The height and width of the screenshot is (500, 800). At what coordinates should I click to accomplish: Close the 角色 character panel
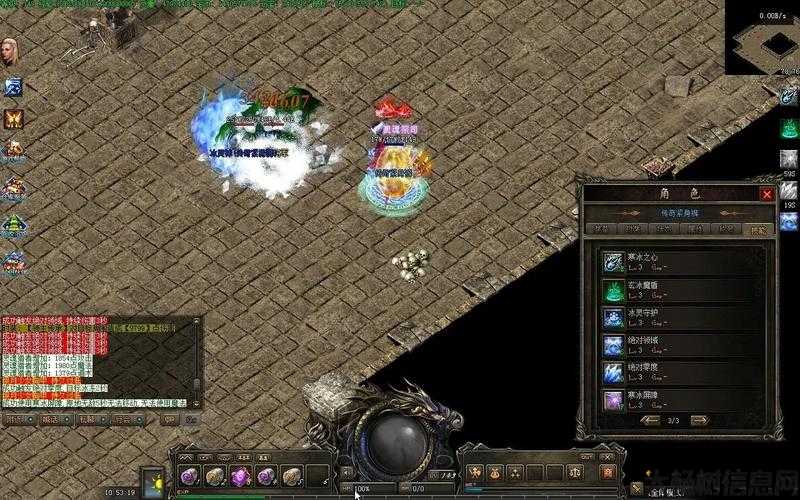pos(767,194)
